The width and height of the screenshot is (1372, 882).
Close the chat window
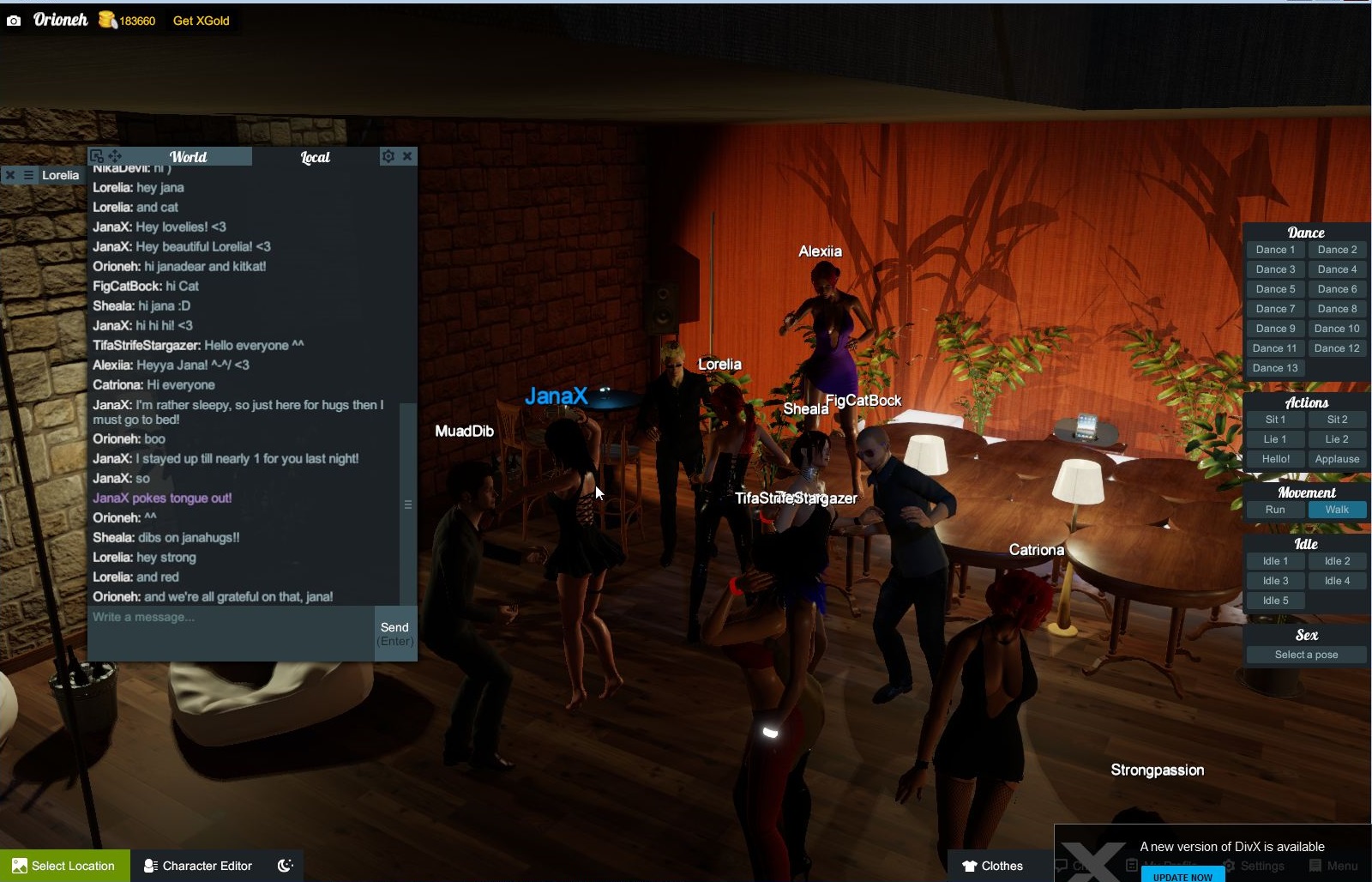tap(408, 156)
